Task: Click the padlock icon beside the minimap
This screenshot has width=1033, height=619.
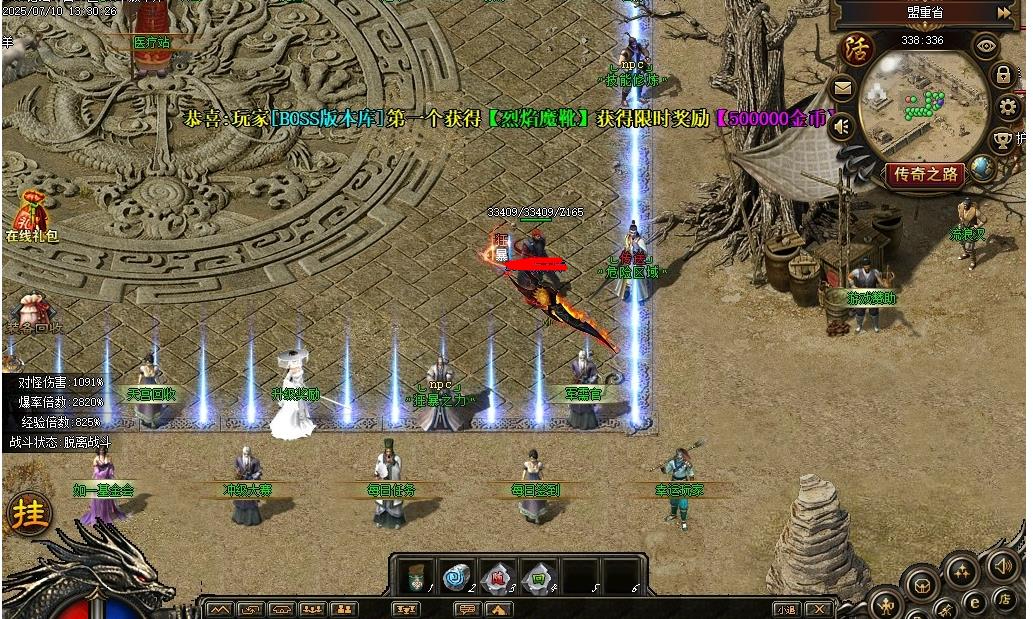Action: click(1003, 74)
